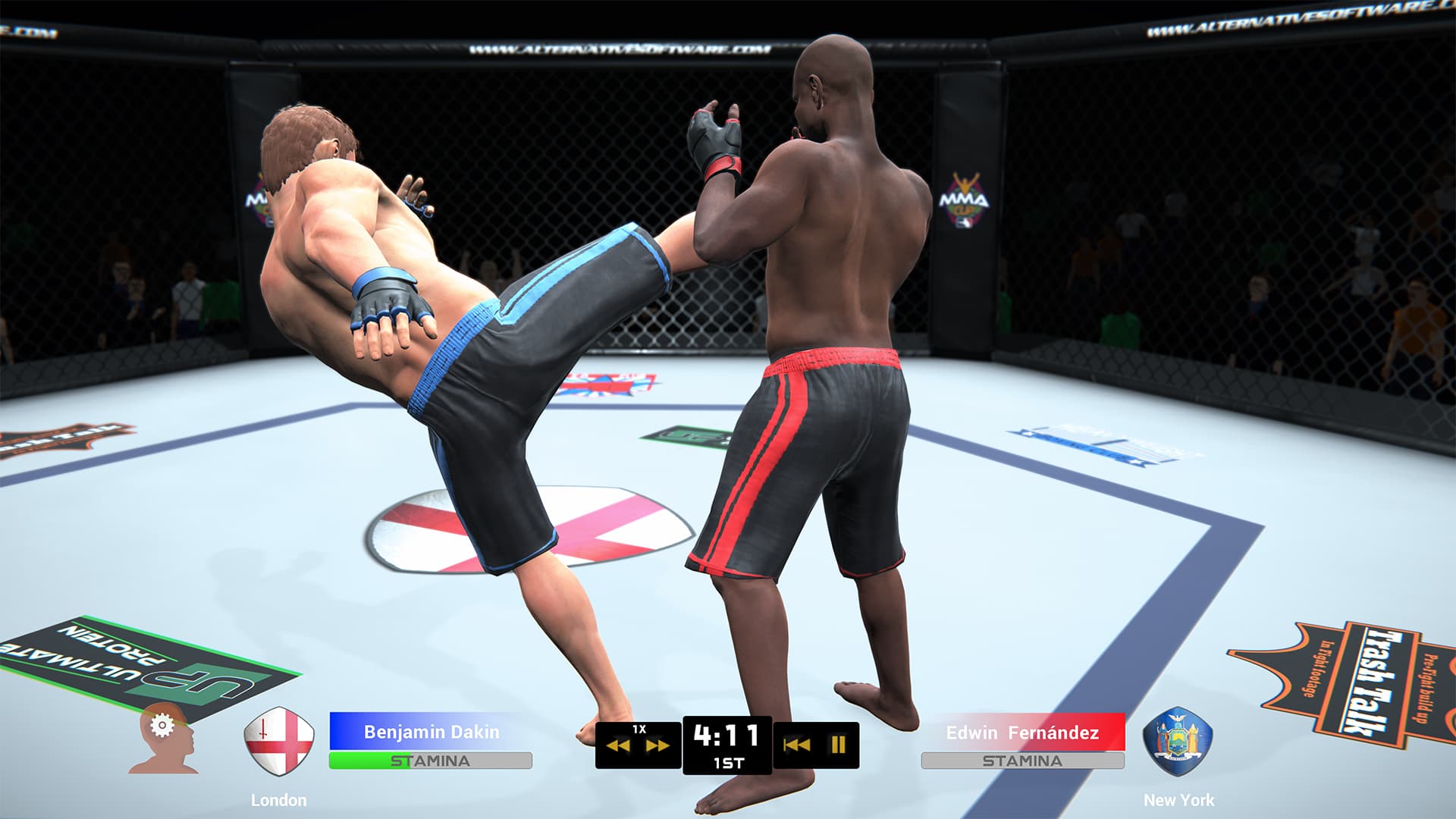Fast-forward the fight footage
Viewport: 1456px width, 819px height.
click(x=657, y=747)
